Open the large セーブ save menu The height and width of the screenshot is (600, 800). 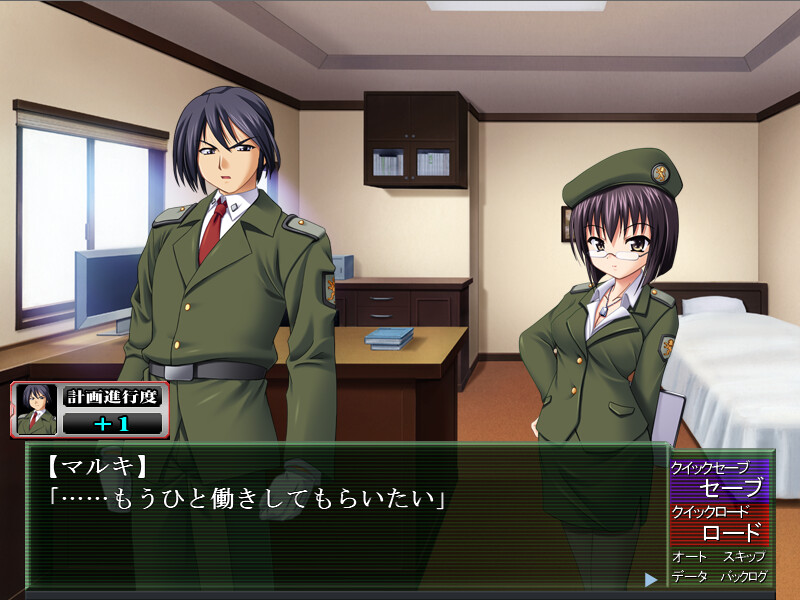(731, 488)
